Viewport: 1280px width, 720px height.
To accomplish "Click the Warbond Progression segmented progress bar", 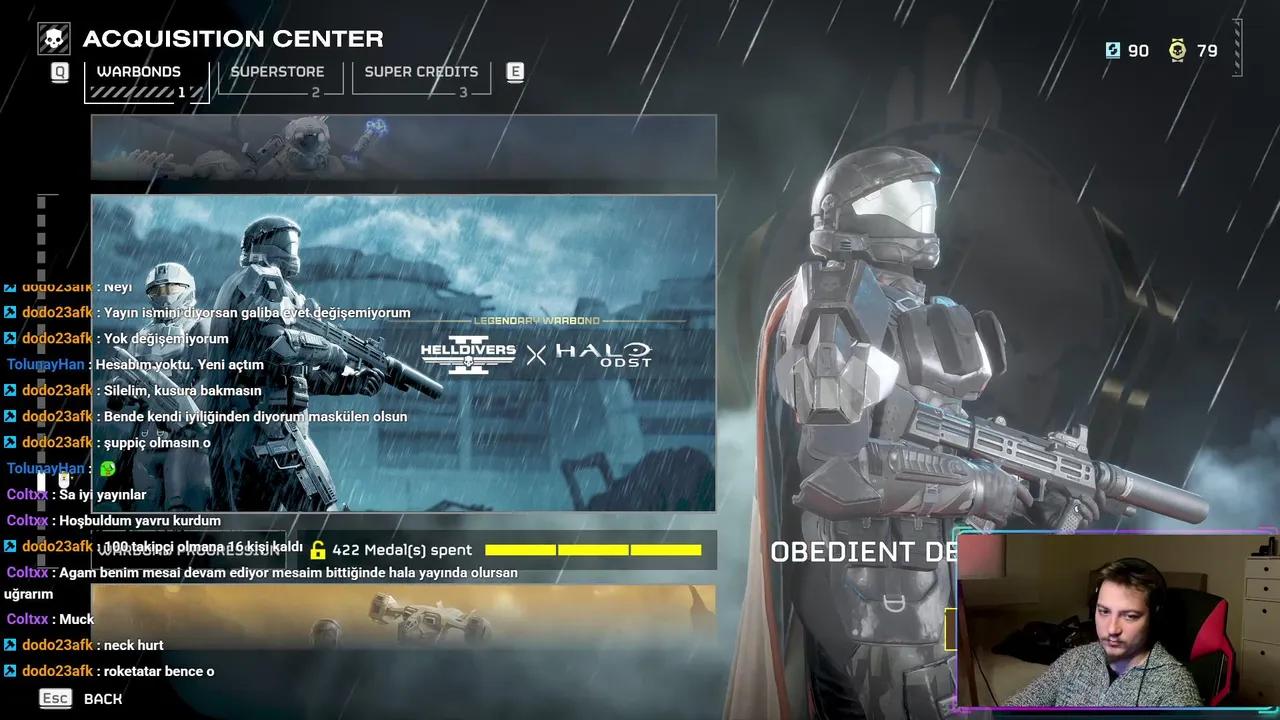I will (x=592, y=549).
